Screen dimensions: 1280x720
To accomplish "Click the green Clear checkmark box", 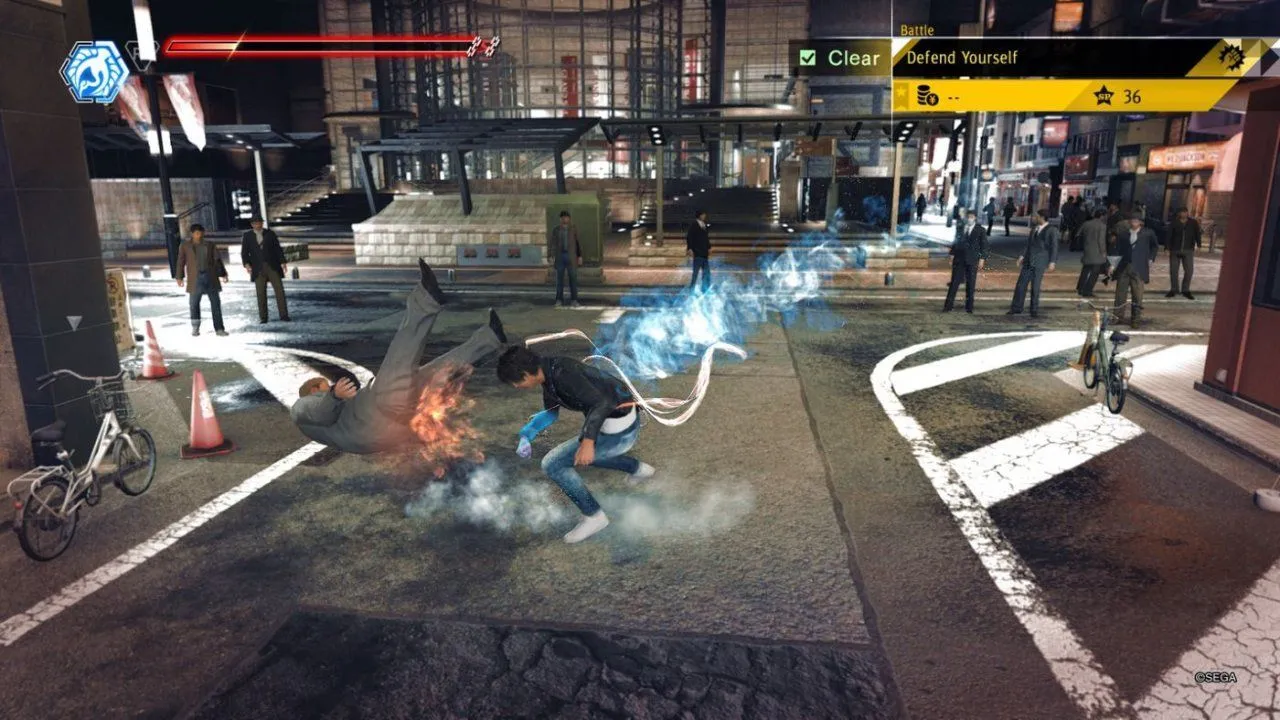I will 808,58.
